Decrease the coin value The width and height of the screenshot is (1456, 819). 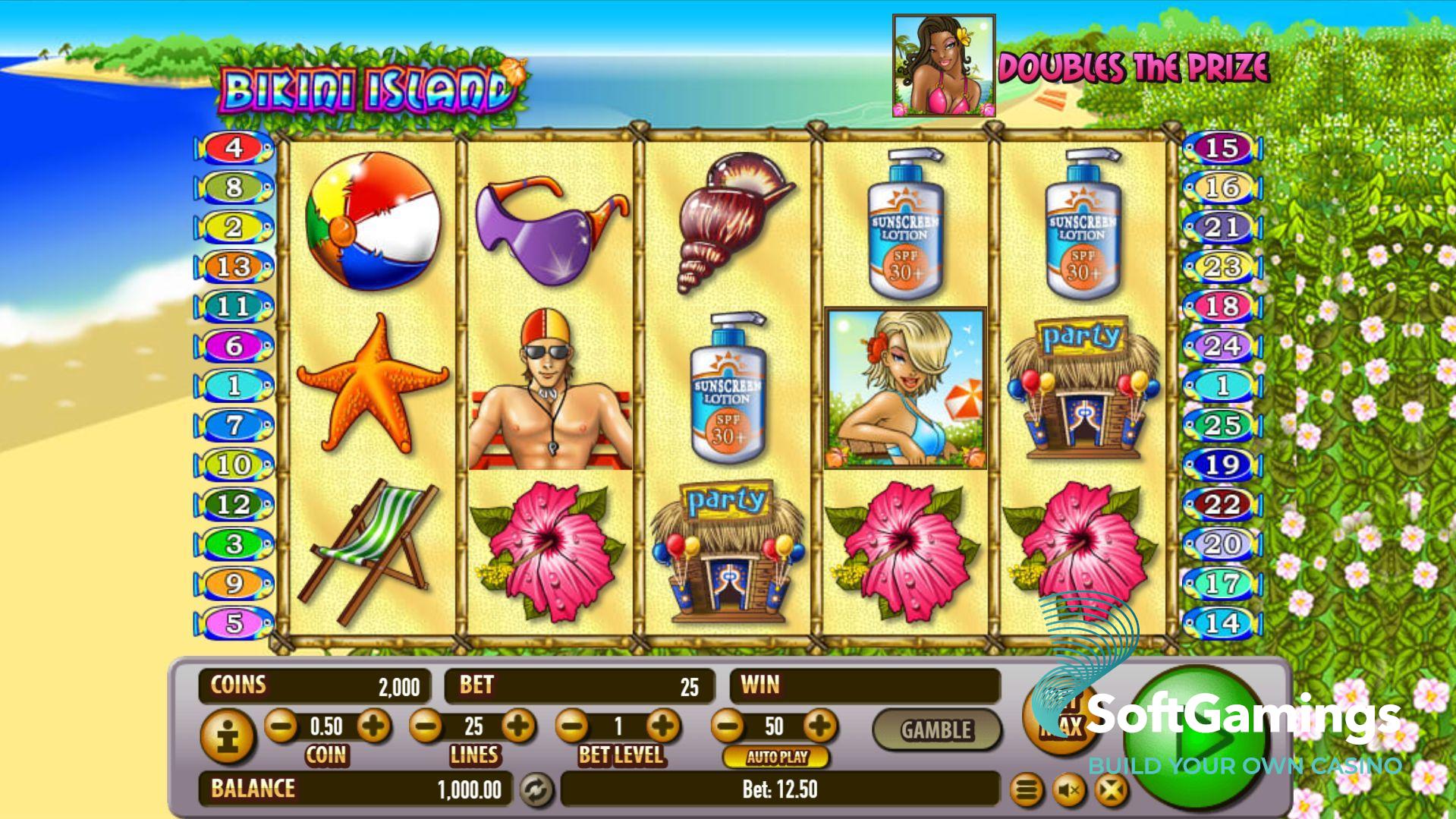tap(281, 726)
